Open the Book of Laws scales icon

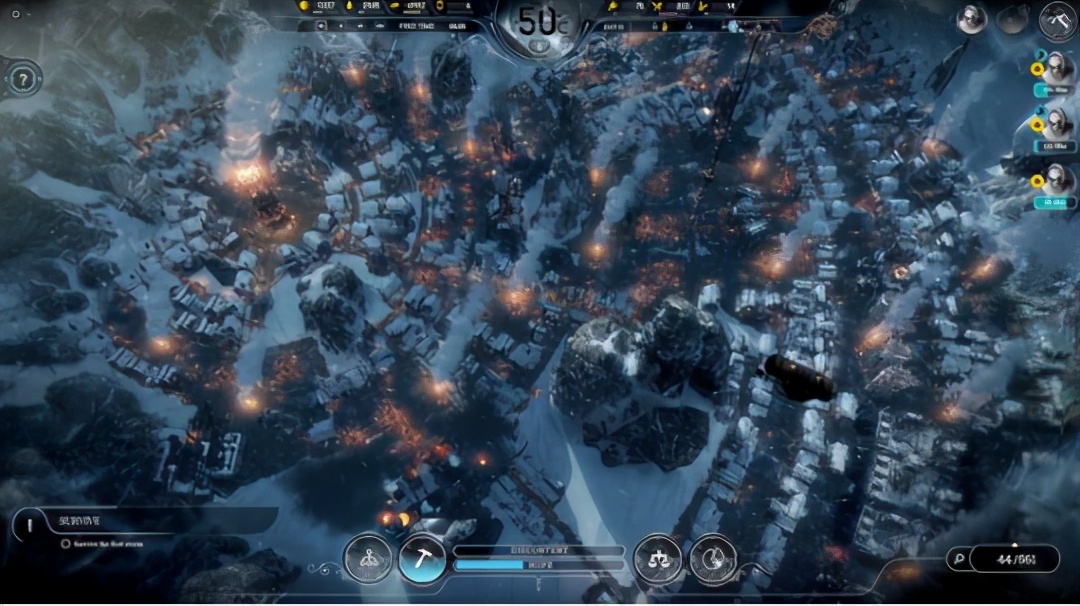click(657, 559)
